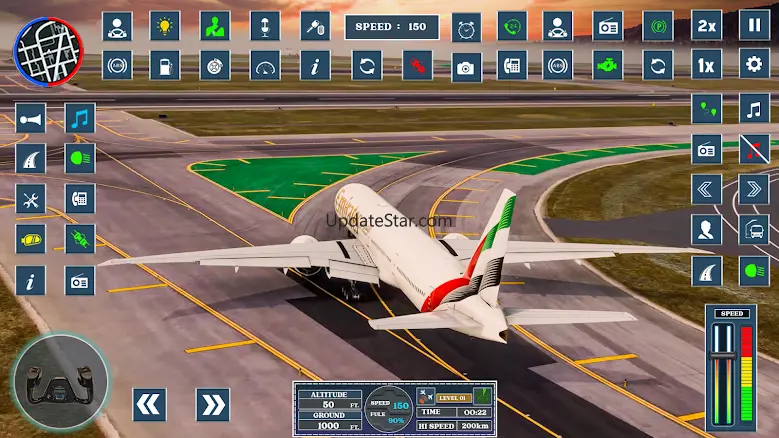Open the circular minimap
The width and height of the screenshot is (779, 438).
41,46
